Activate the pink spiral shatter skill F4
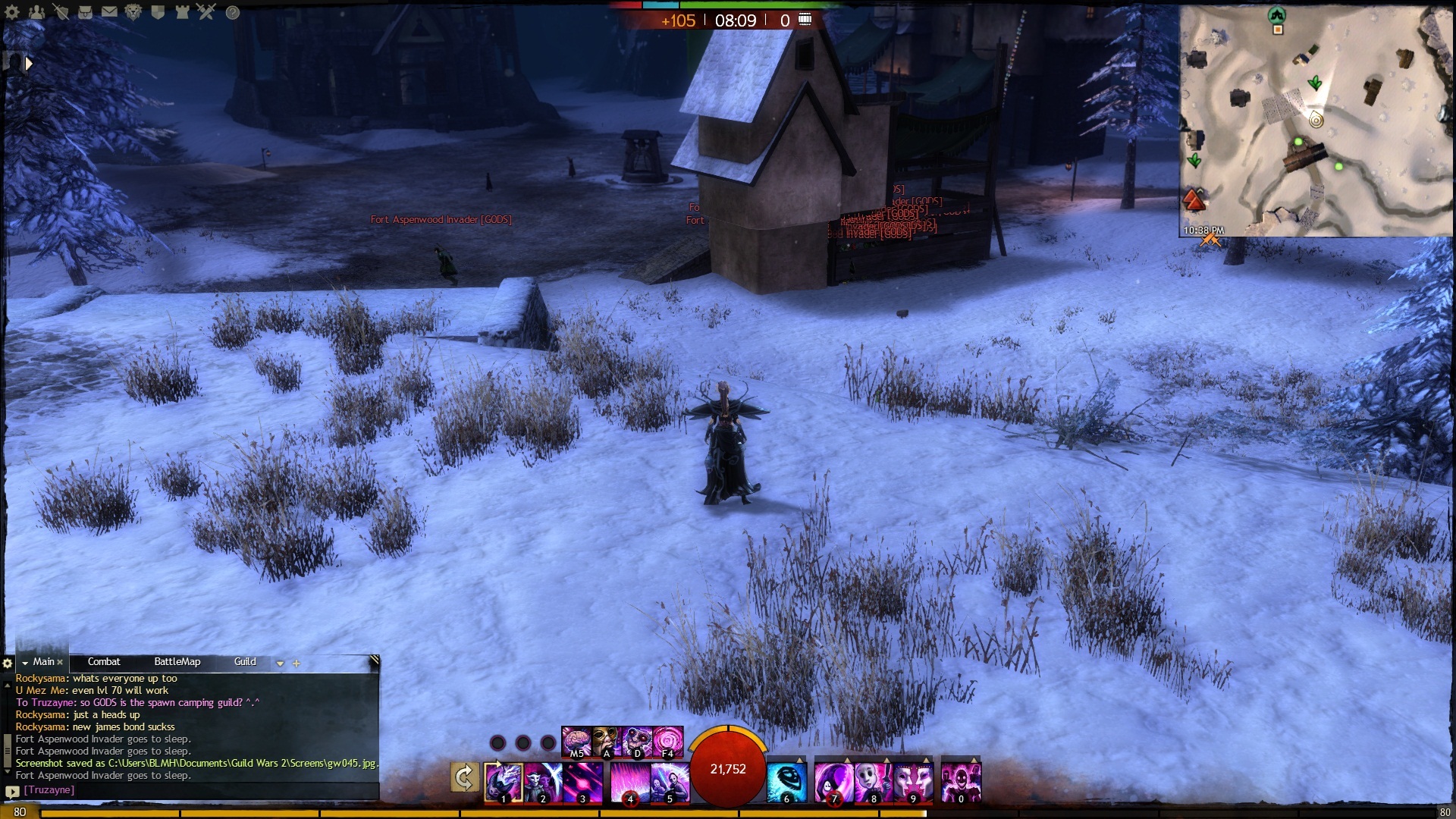 tap(668, 742)
